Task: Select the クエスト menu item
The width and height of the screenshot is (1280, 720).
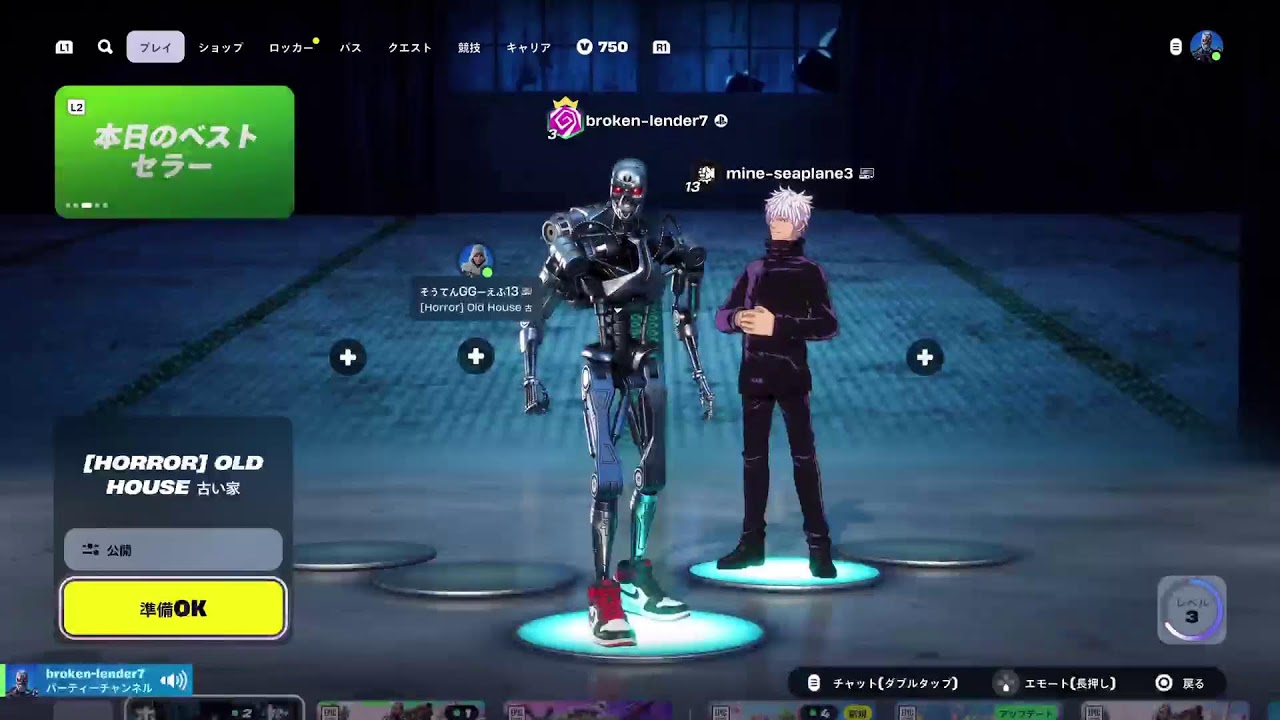Action: click(409, 46)
